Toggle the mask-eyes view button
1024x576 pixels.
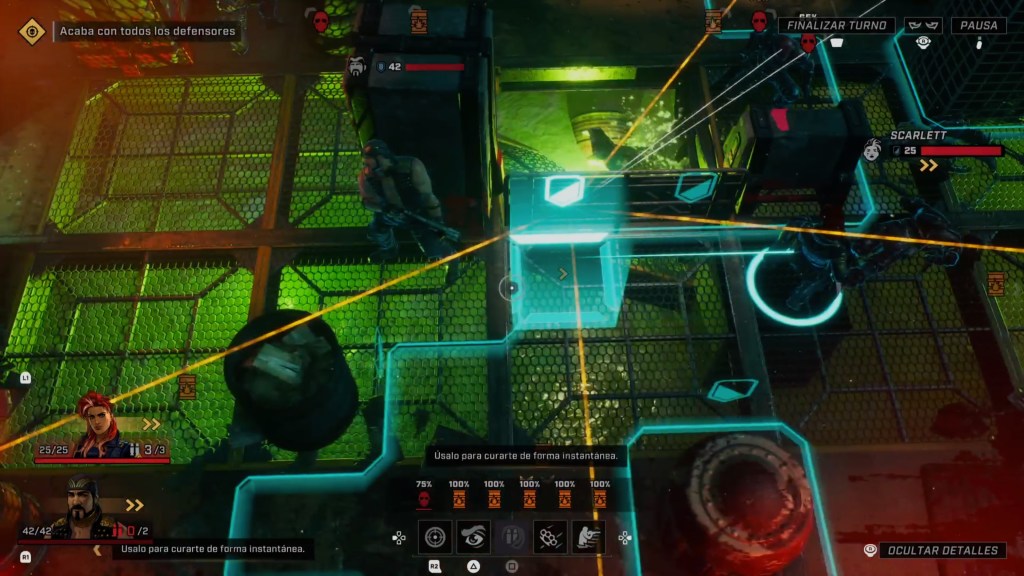(x=924, y=25)
